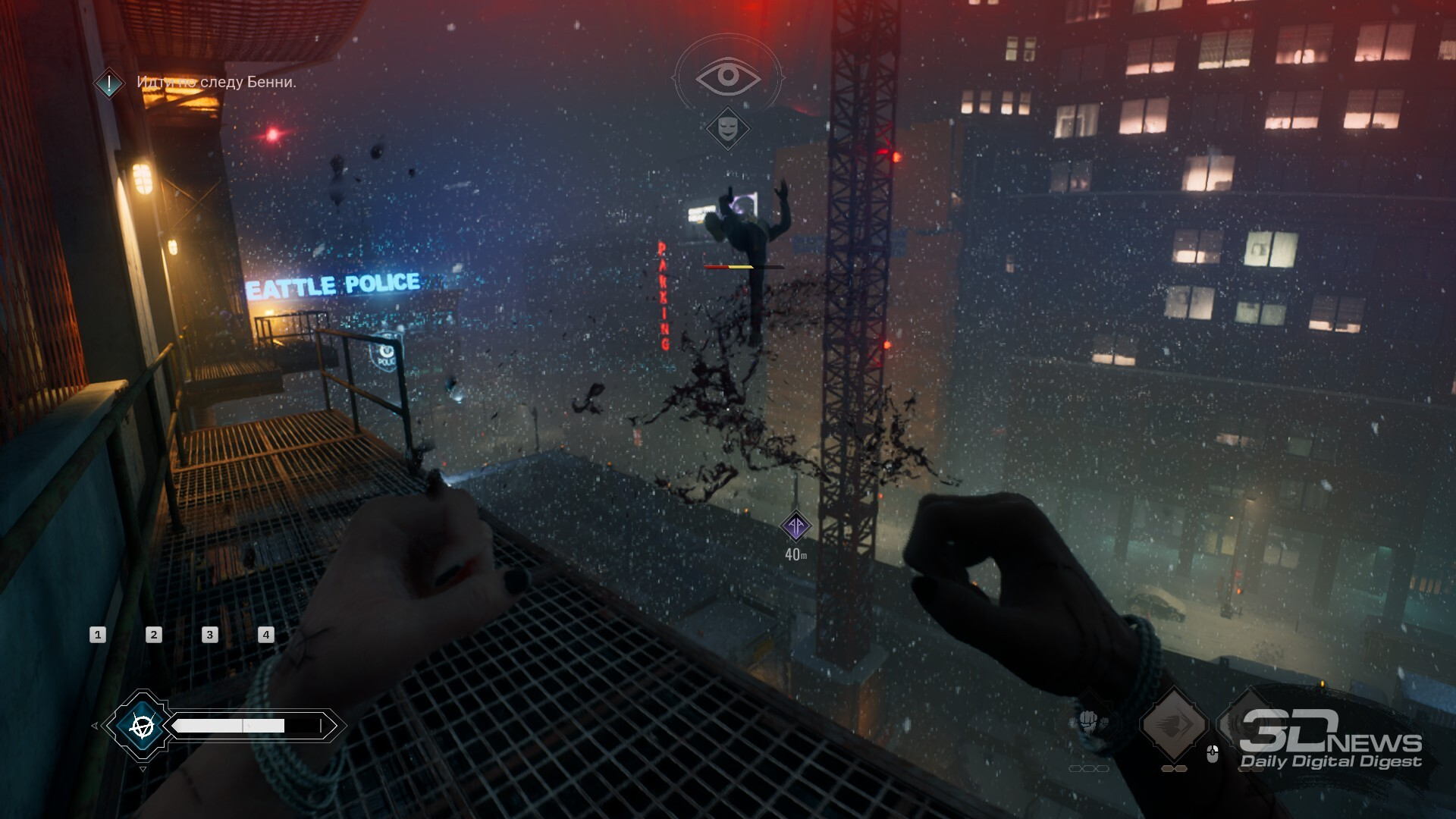This screenshot has height=819, width=1456.
Task: Click the Brujah clan emblem icon
Action: click(141, 726)
